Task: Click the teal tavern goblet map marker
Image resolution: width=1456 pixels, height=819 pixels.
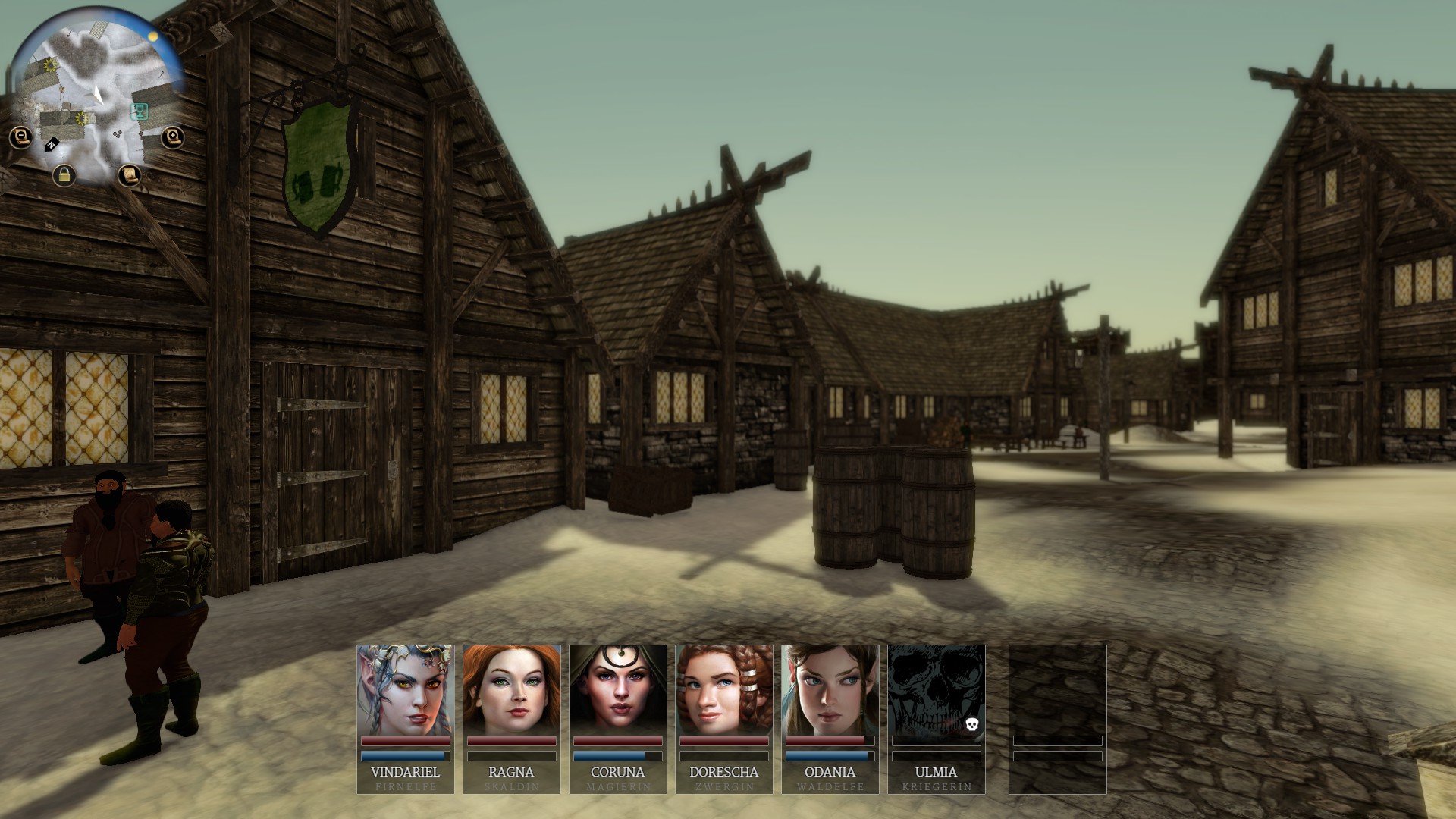Action: point(140,111)
